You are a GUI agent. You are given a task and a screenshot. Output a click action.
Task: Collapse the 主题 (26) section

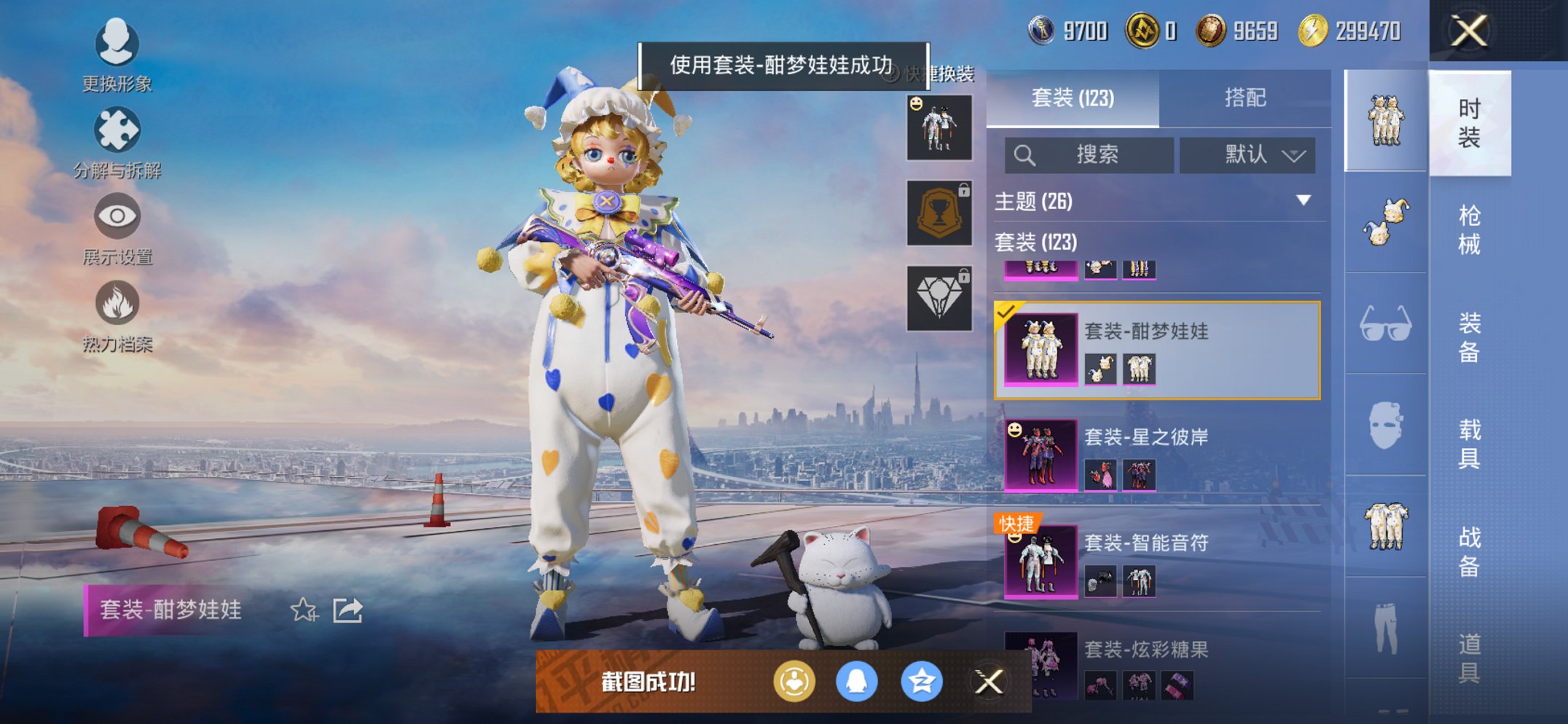pos(1304,202)
